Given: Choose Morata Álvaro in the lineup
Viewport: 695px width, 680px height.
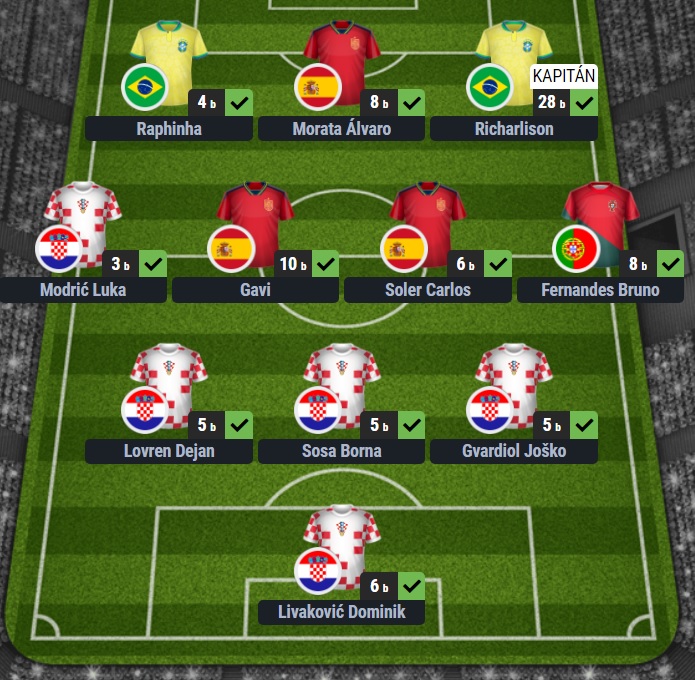Looking at the screenshot, I should [x=341, y=129].
